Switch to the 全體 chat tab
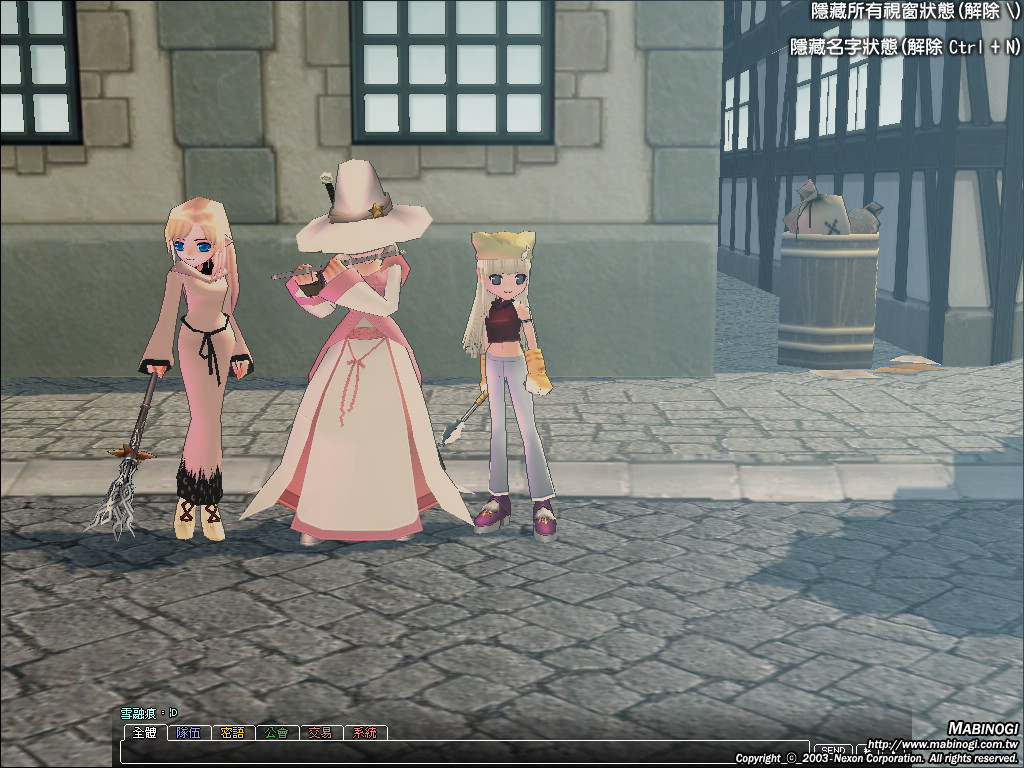This screenshot has width=1024, height=768. point(144,733)
